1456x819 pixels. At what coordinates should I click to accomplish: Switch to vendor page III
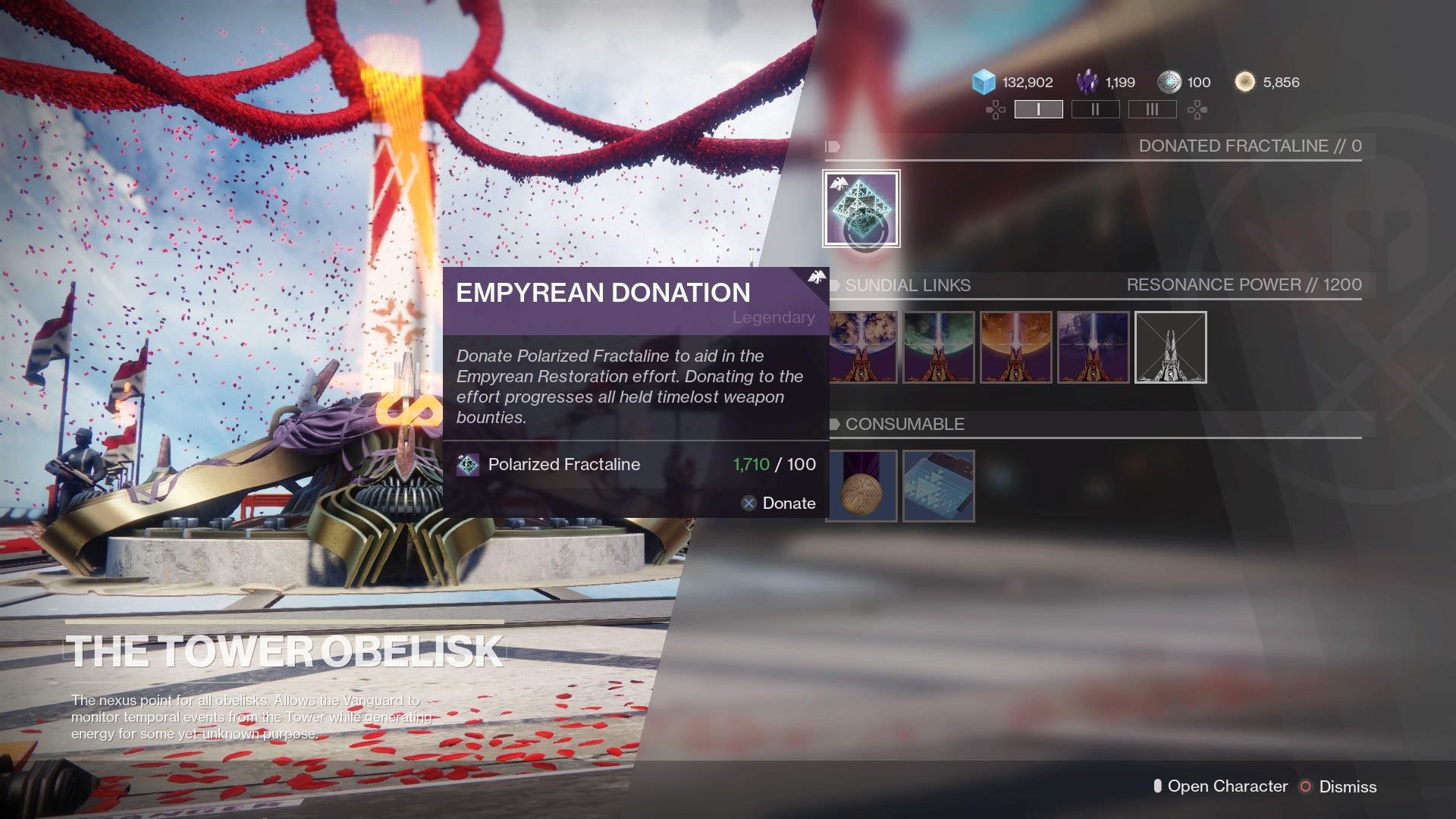pyautogui.click(x=1152, y=109)
